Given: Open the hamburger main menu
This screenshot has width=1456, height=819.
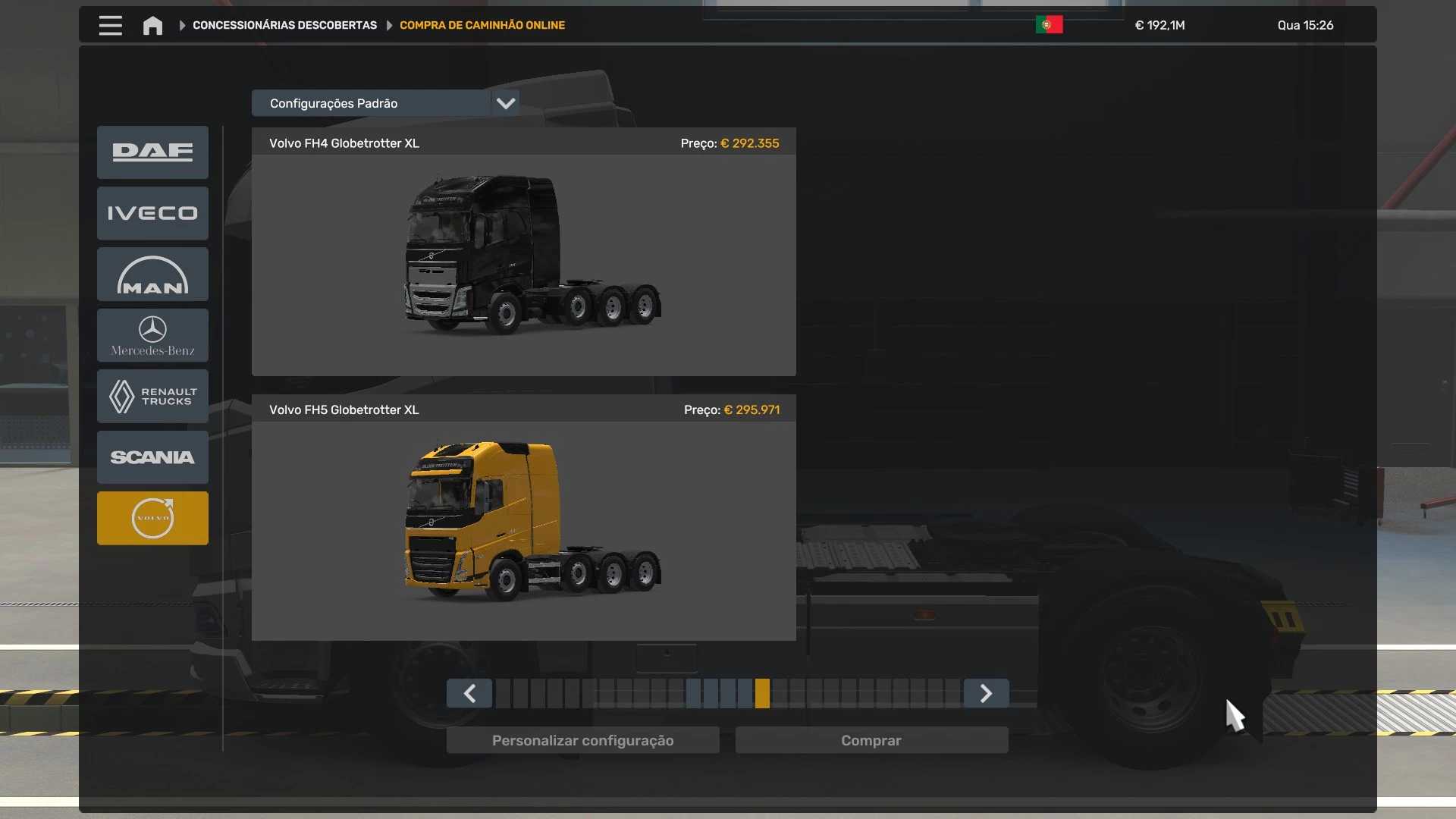Looking at the screenshot, I should (110, 26).
